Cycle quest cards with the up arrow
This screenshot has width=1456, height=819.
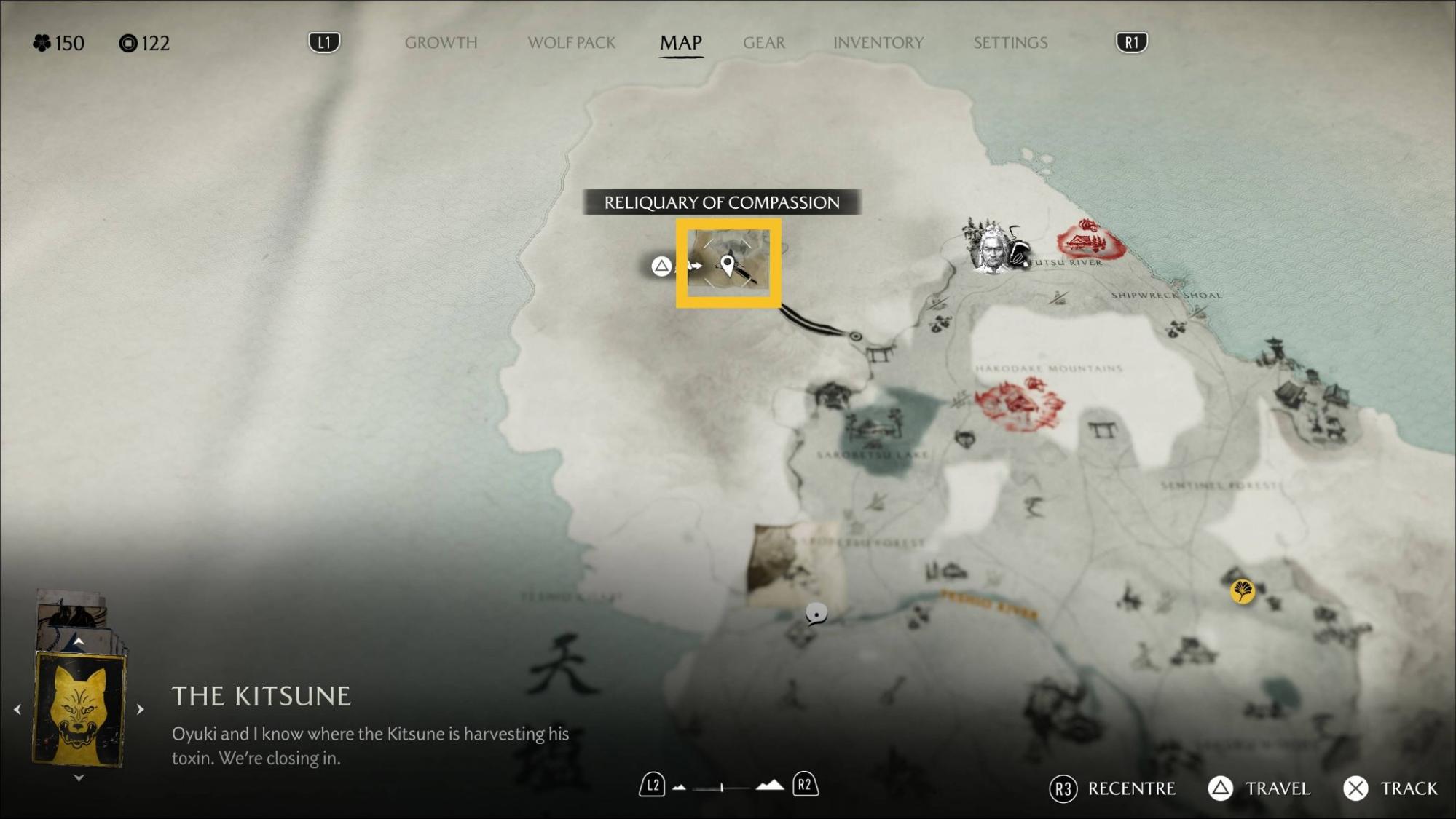(79, 641)
